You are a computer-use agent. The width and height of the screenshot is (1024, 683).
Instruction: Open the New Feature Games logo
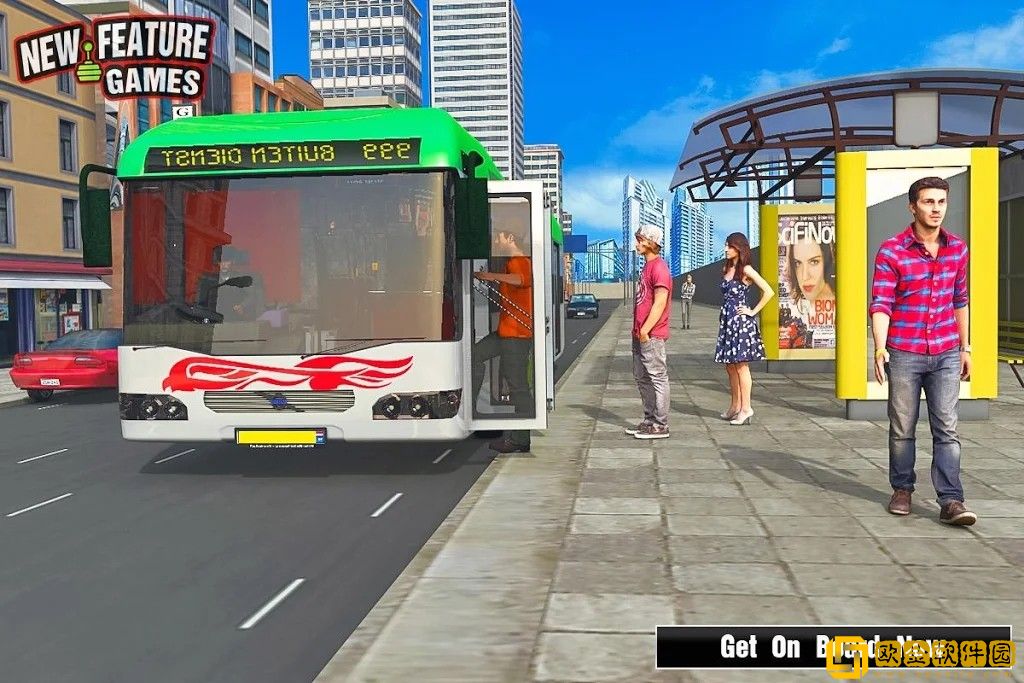pos(114,56)
